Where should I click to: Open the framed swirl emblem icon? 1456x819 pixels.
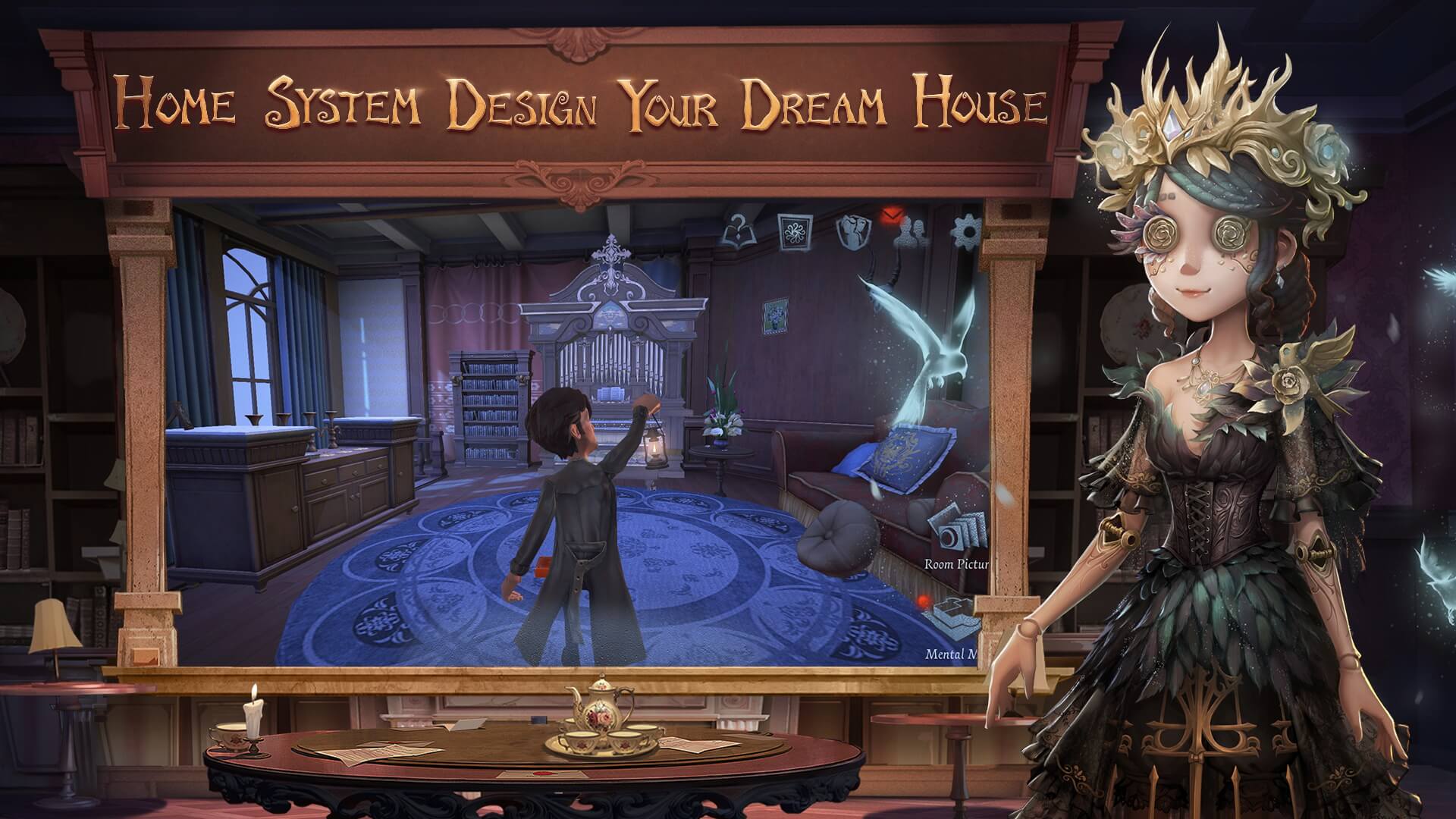795,231
